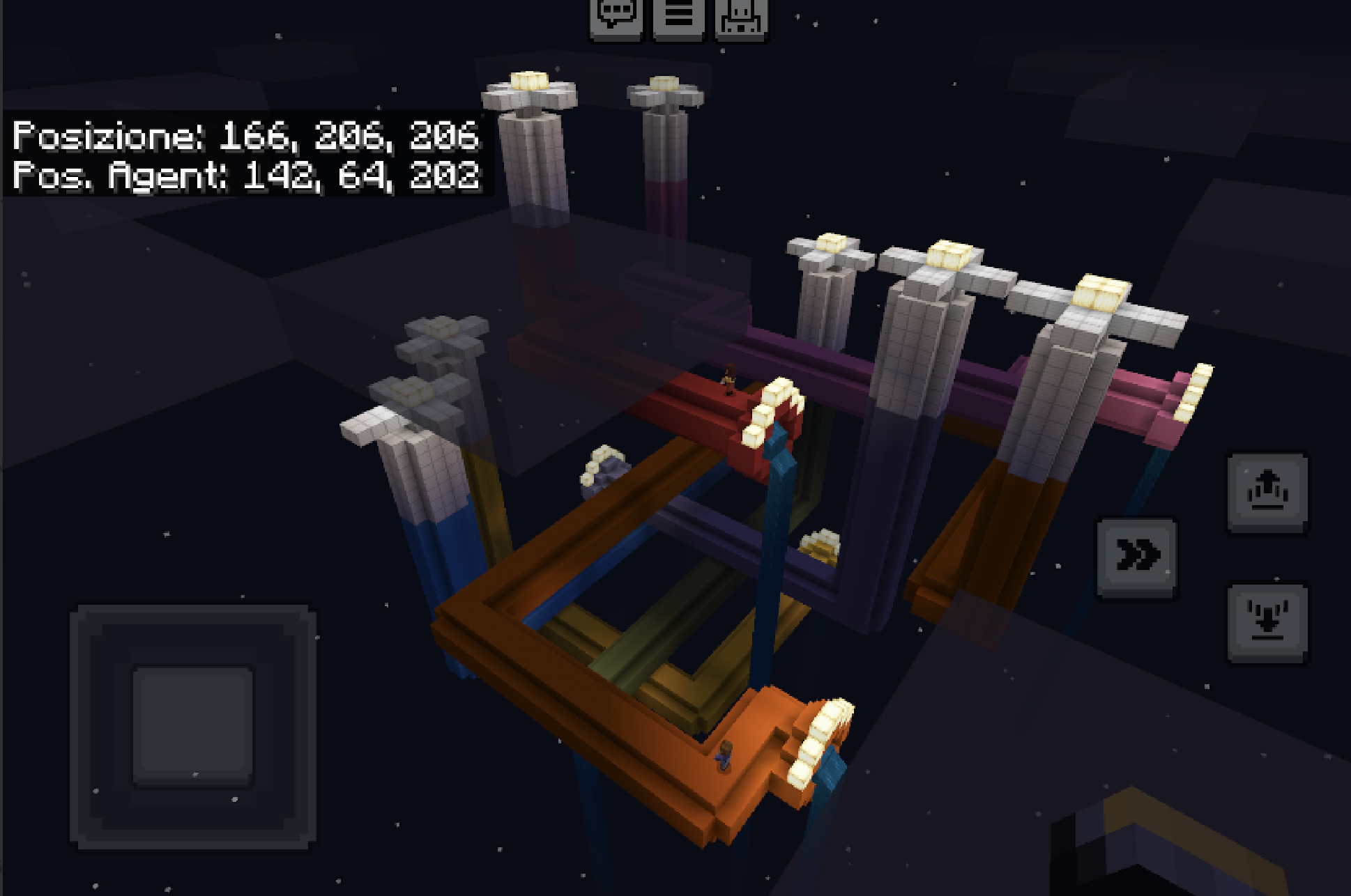Tap the movement joystick center pad
1351x896 pixels.
(192, 727)
